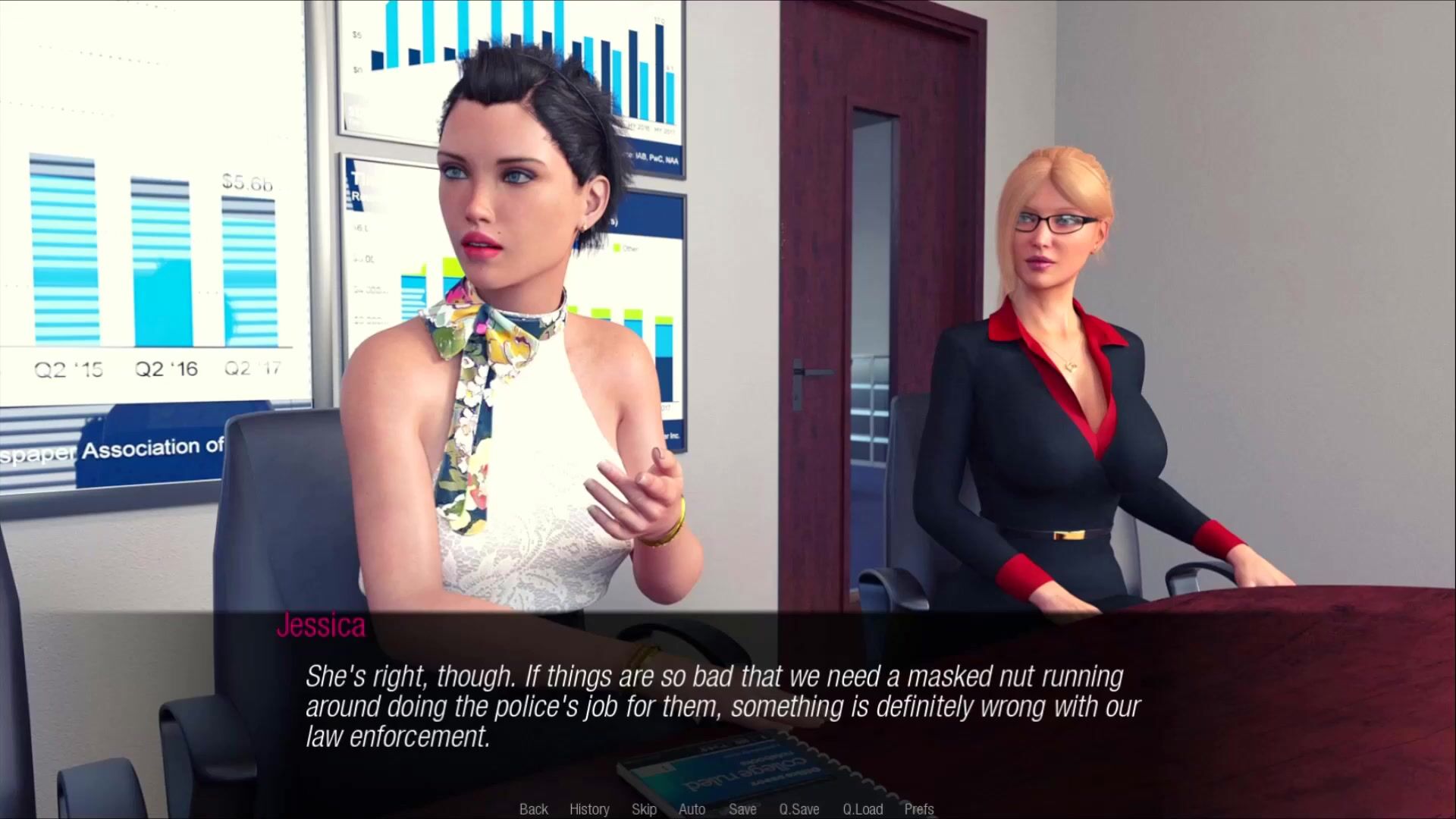Go Back to the previous dialogue line
The image size is (1456, 819).
pos(533,809)
